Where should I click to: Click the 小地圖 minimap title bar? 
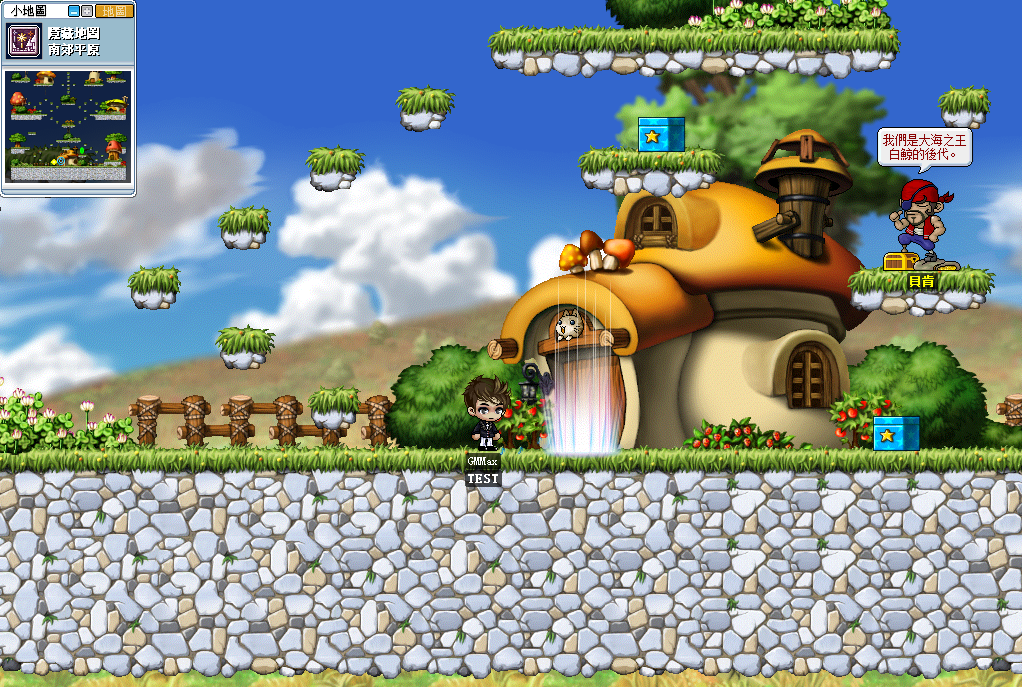click(30, 11)
